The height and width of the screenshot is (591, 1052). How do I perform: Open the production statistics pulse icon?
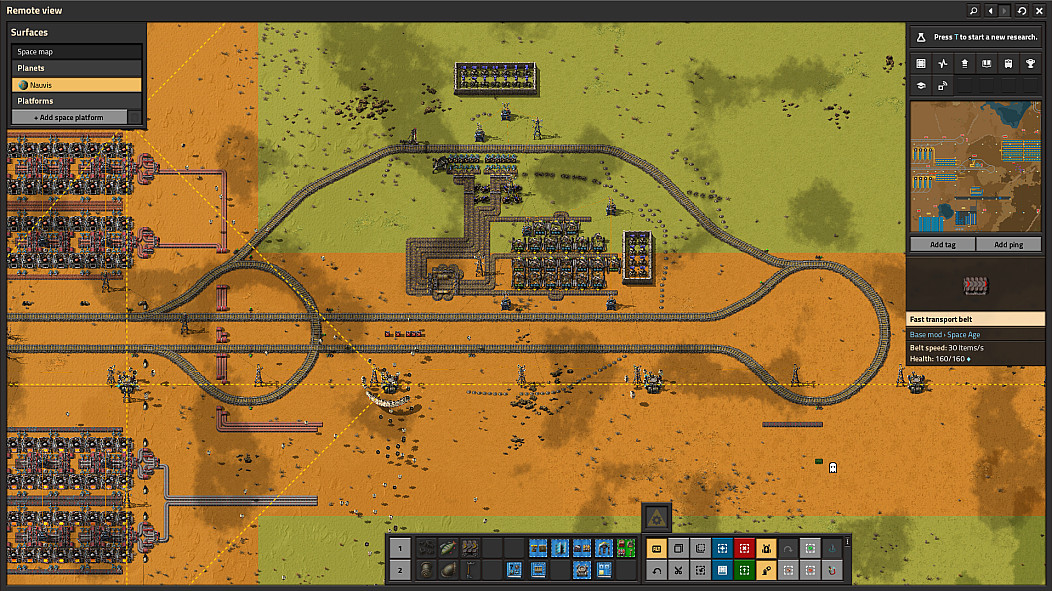[942, 63]
